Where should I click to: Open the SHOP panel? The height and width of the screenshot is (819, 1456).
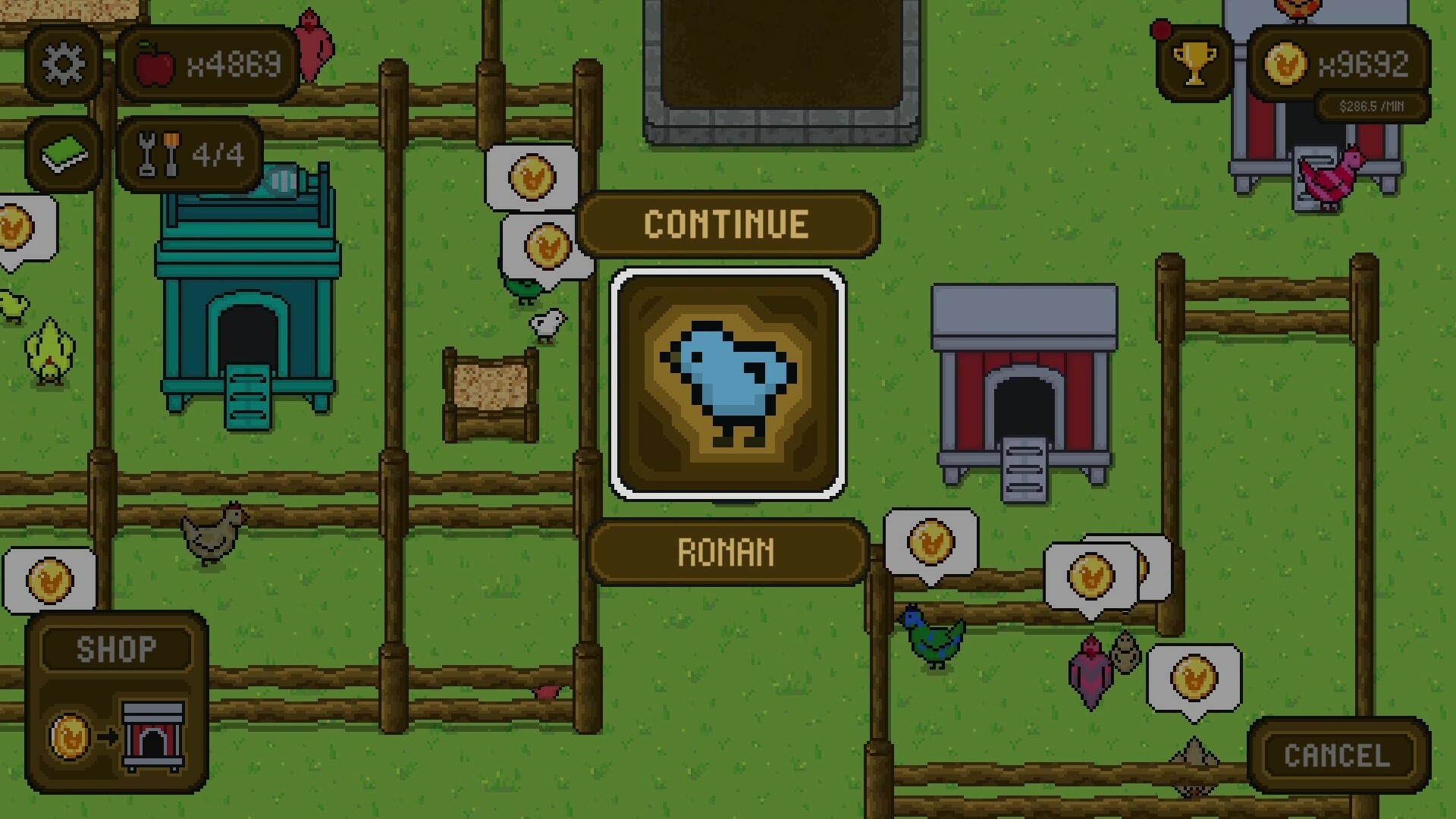115,647
